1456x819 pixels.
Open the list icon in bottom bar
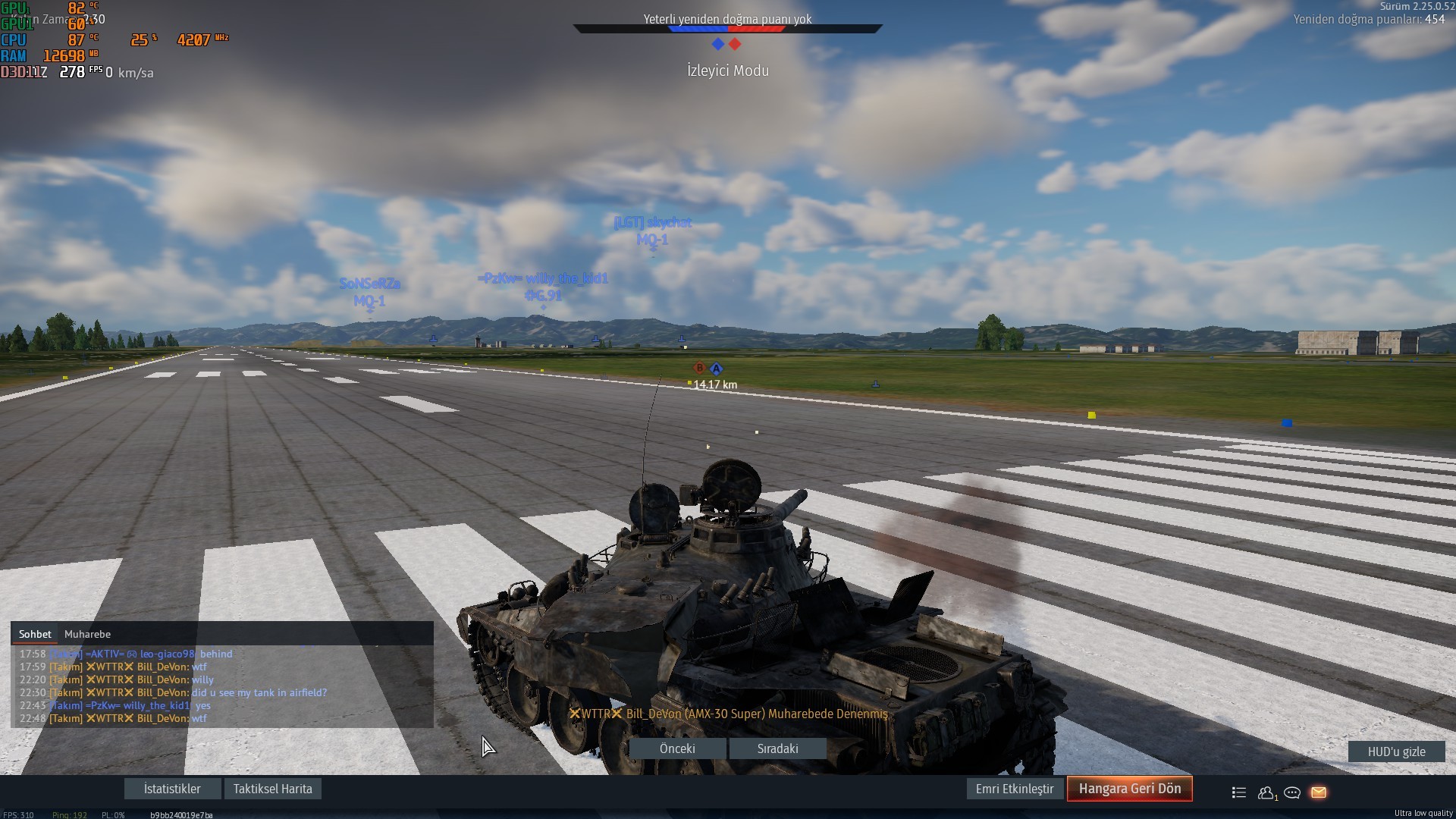coord(1239,792)
